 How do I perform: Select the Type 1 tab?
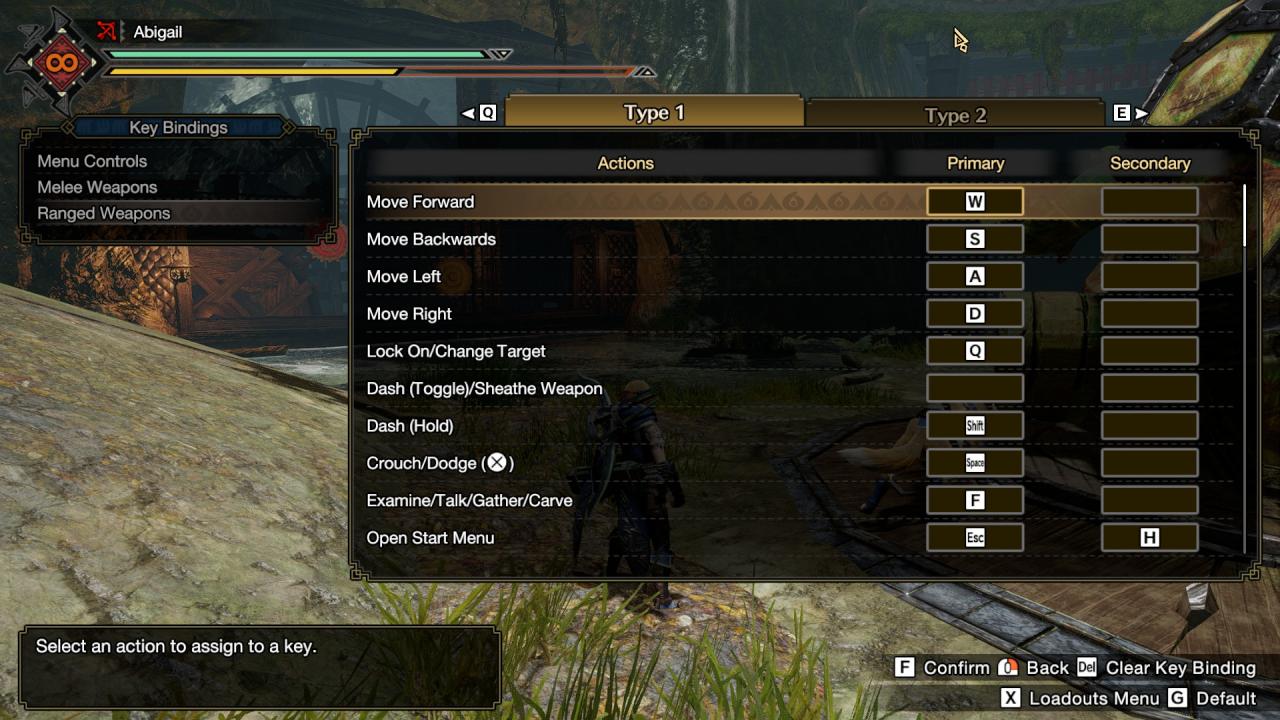654,112
